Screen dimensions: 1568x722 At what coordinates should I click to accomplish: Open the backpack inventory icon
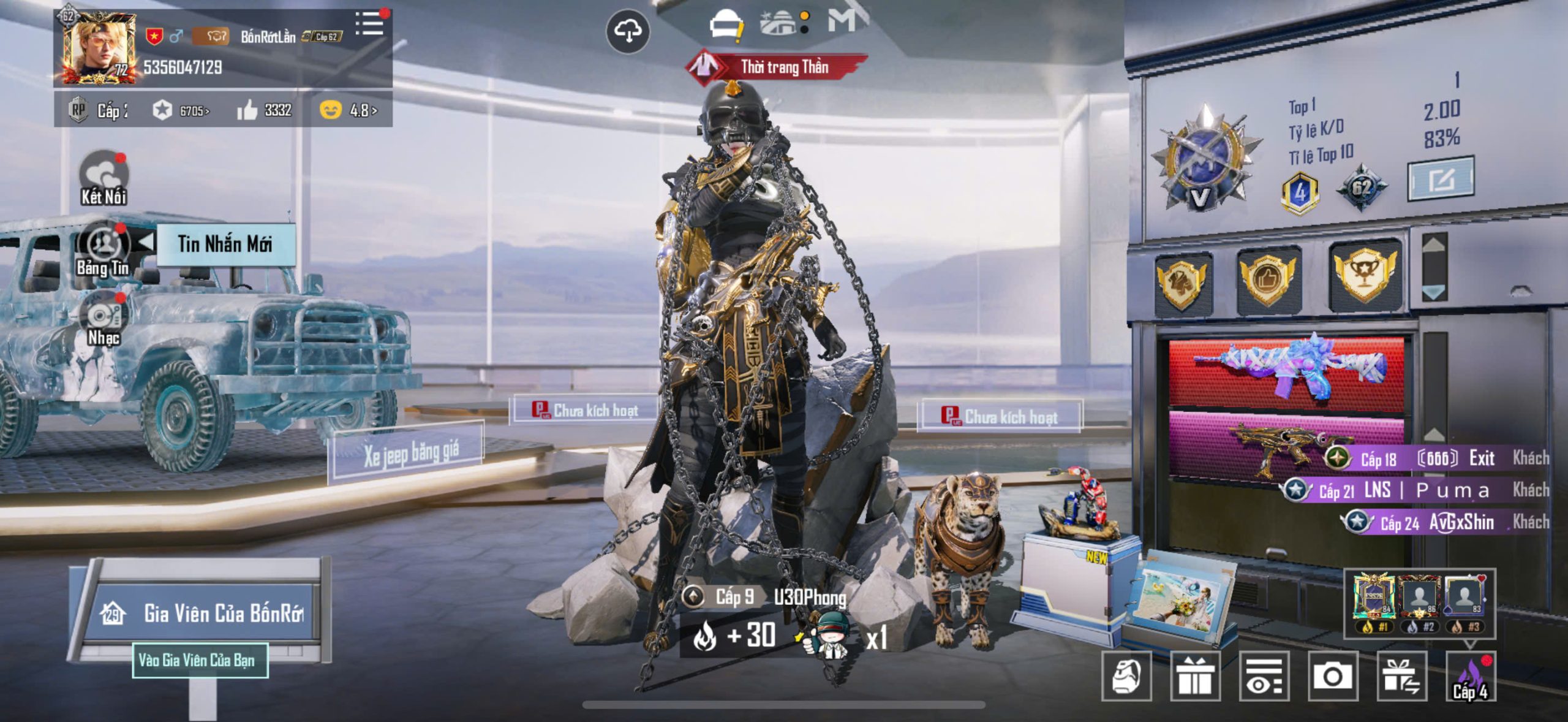point(1126,677)
